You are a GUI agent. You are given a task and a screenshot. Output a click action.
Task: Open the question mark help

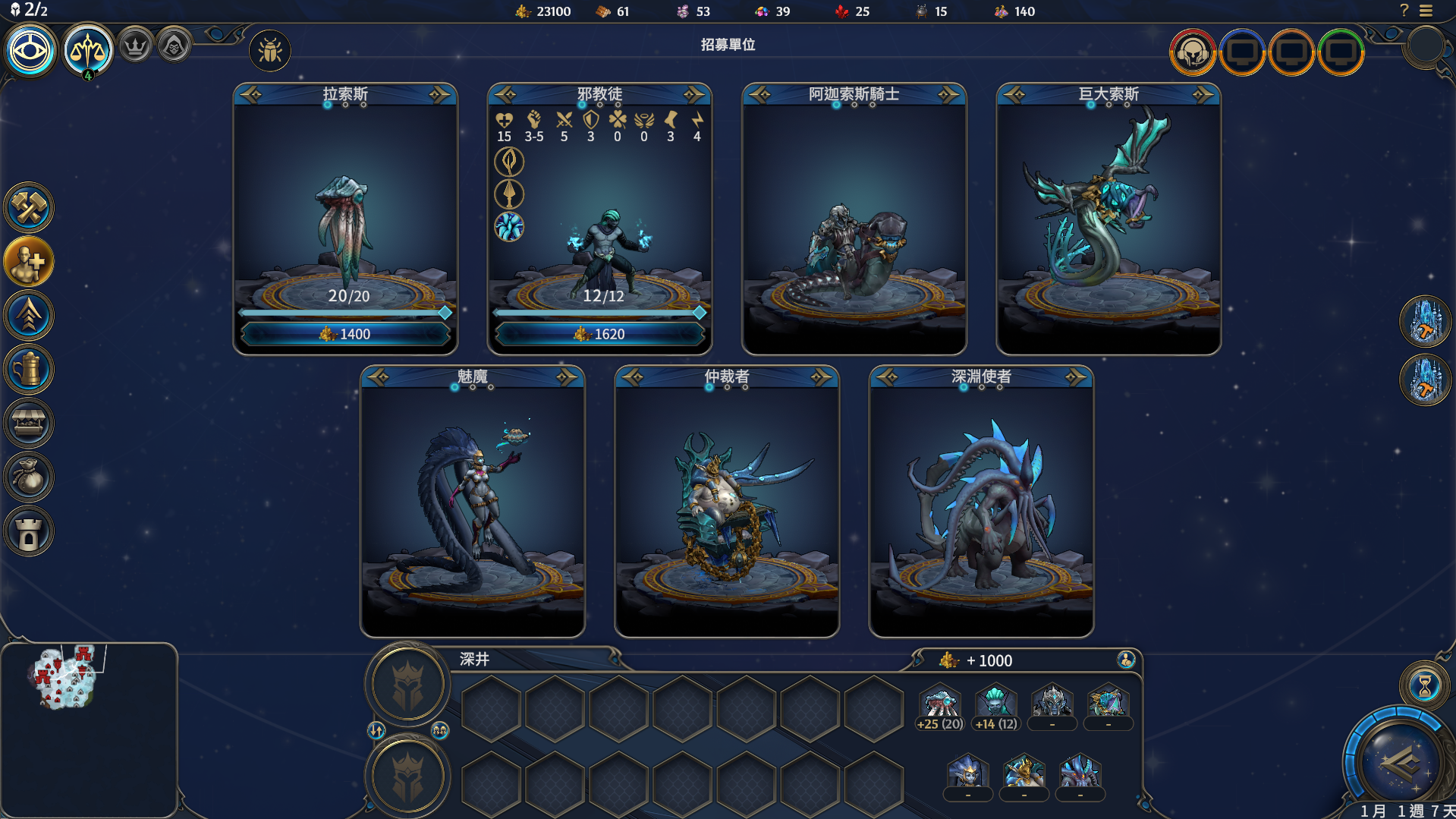click(1404, 11)
